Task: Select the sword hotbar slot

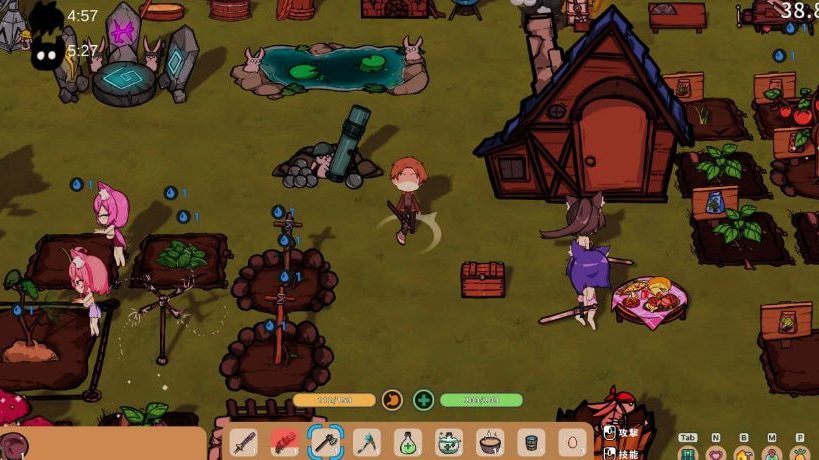Action: (244, 441)
